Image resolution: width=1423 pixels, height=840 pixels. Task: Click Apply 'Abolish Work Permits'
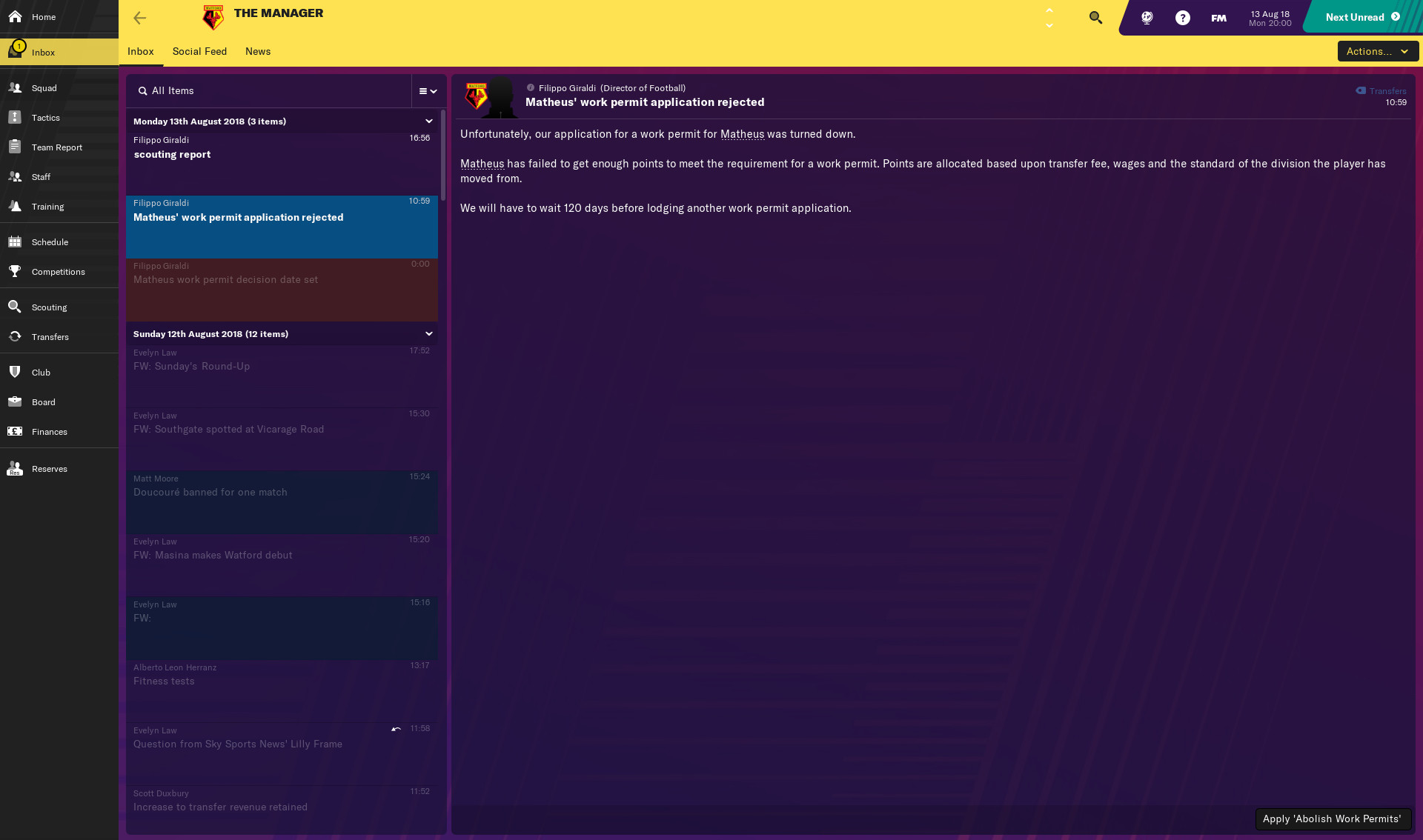click(x=1332, y=819)
